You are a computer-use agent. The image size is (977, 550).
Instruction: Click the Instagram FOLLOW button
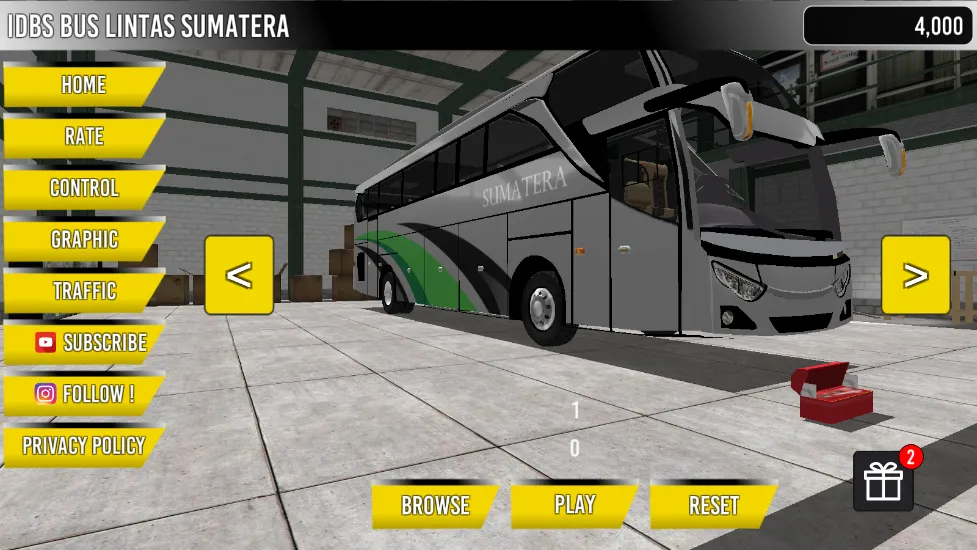(x=84, y=394)
